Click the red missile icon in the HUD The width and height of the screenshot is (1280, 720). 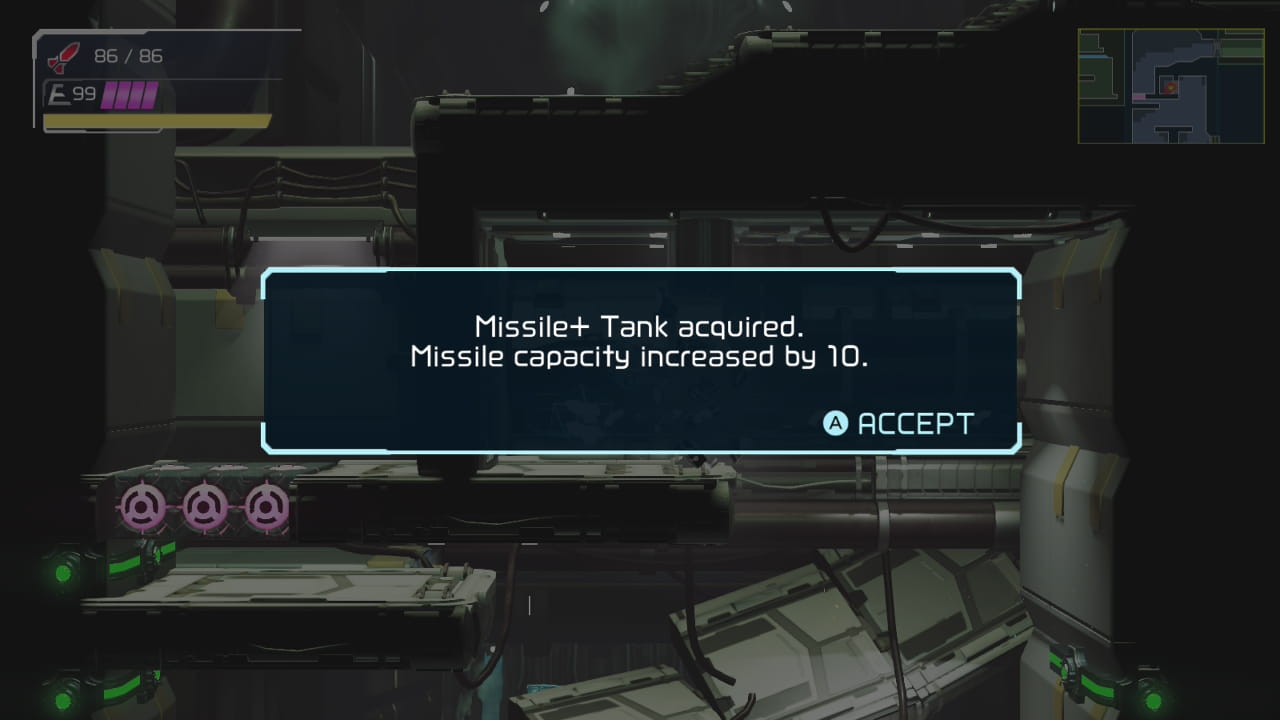point(63,56)
